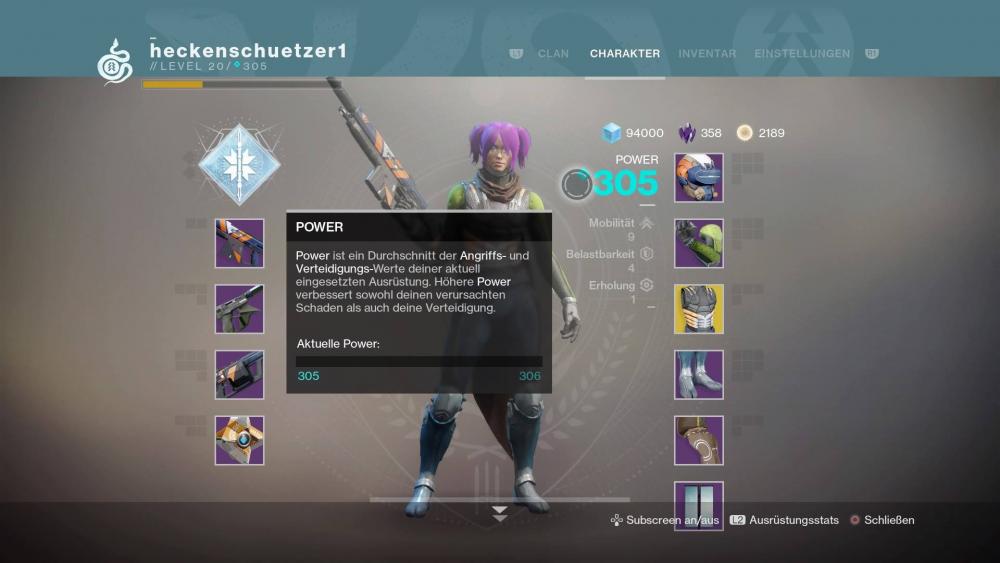Select the class item cloak slot
1000x563 pixels.
point(699,441)
